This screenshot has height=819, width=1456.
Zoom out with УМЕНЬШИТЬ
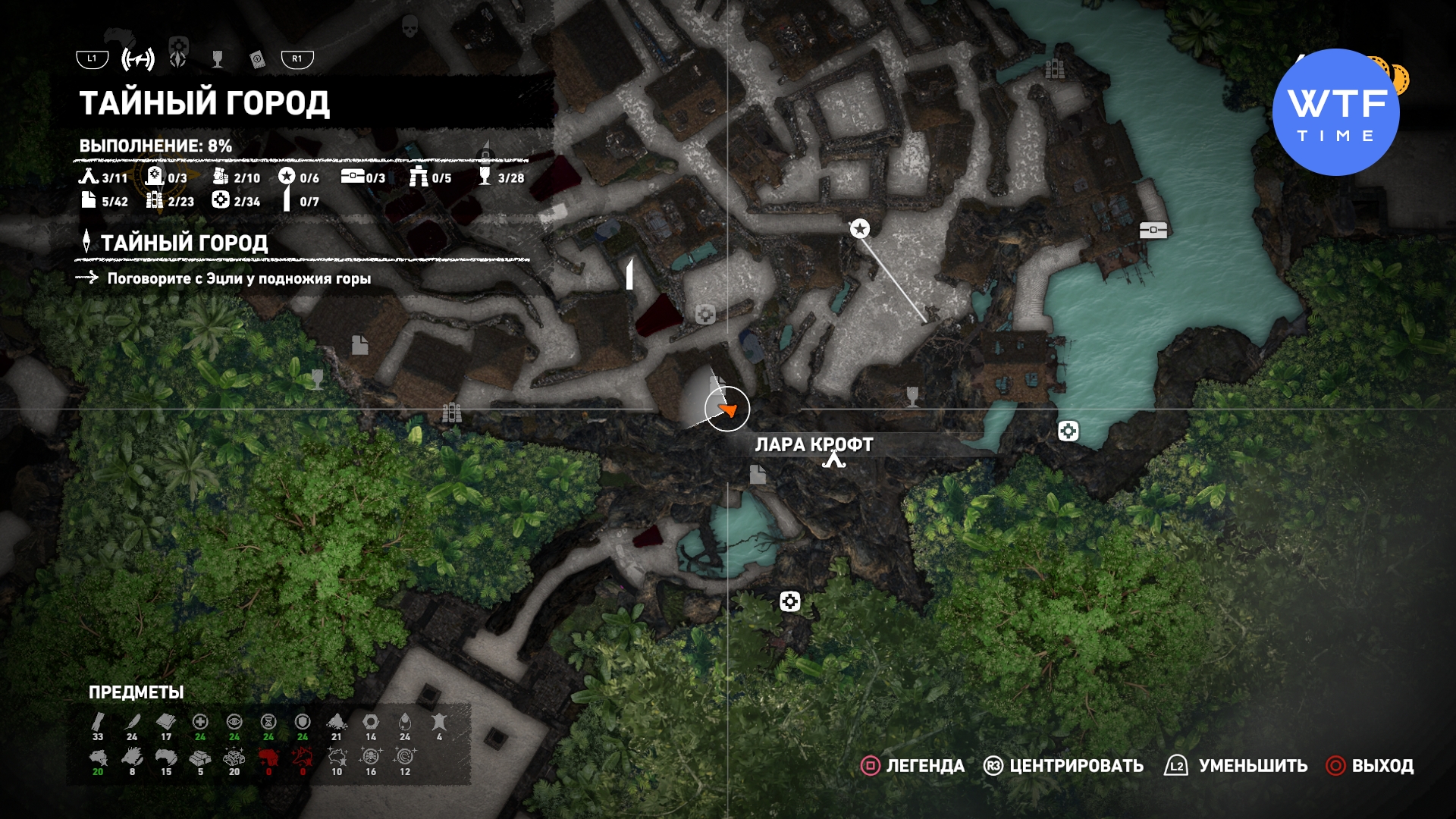[1236, 766]
